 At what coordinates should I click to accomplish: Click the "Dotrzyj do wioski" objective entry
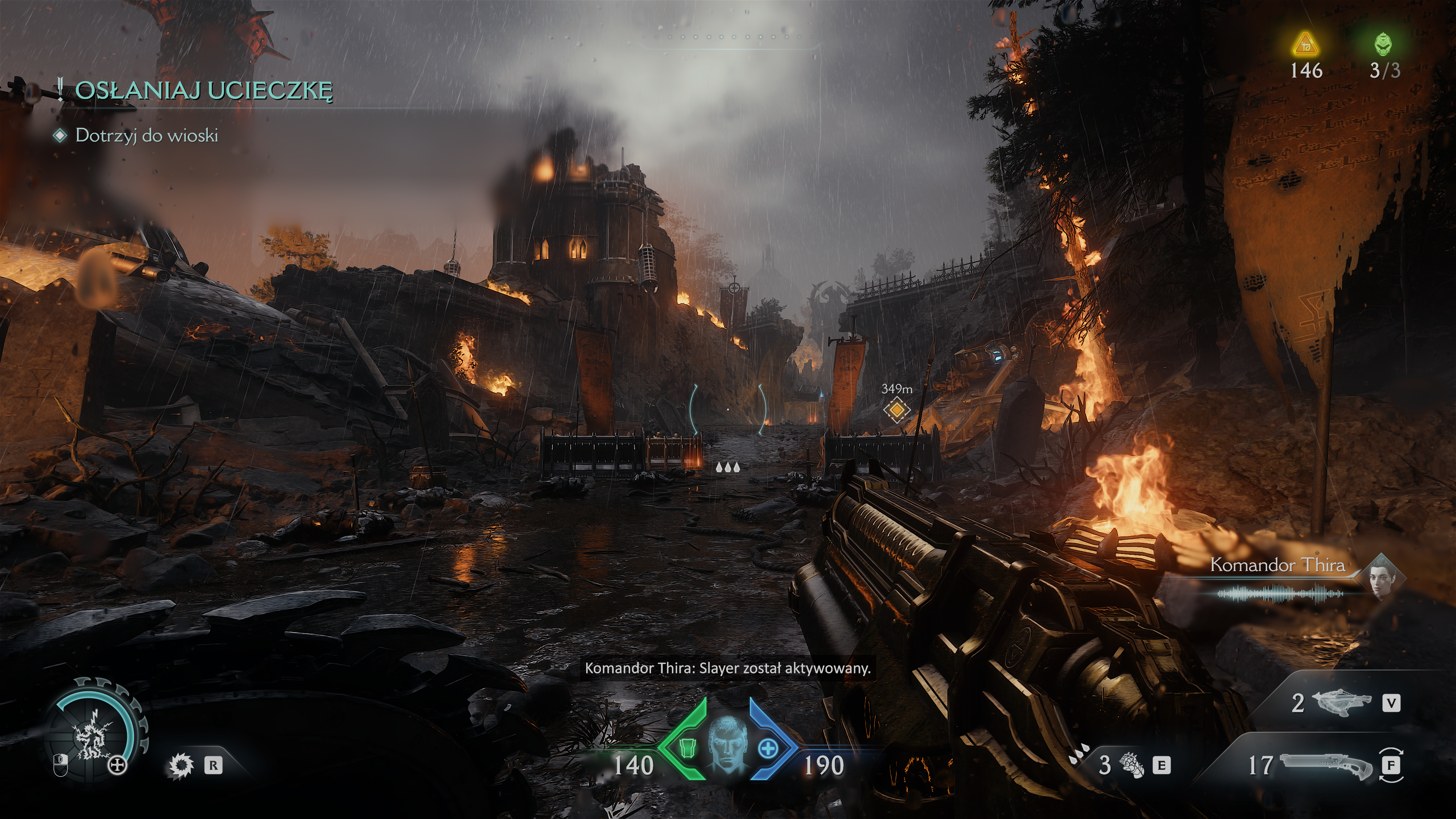tap(146, 136)
